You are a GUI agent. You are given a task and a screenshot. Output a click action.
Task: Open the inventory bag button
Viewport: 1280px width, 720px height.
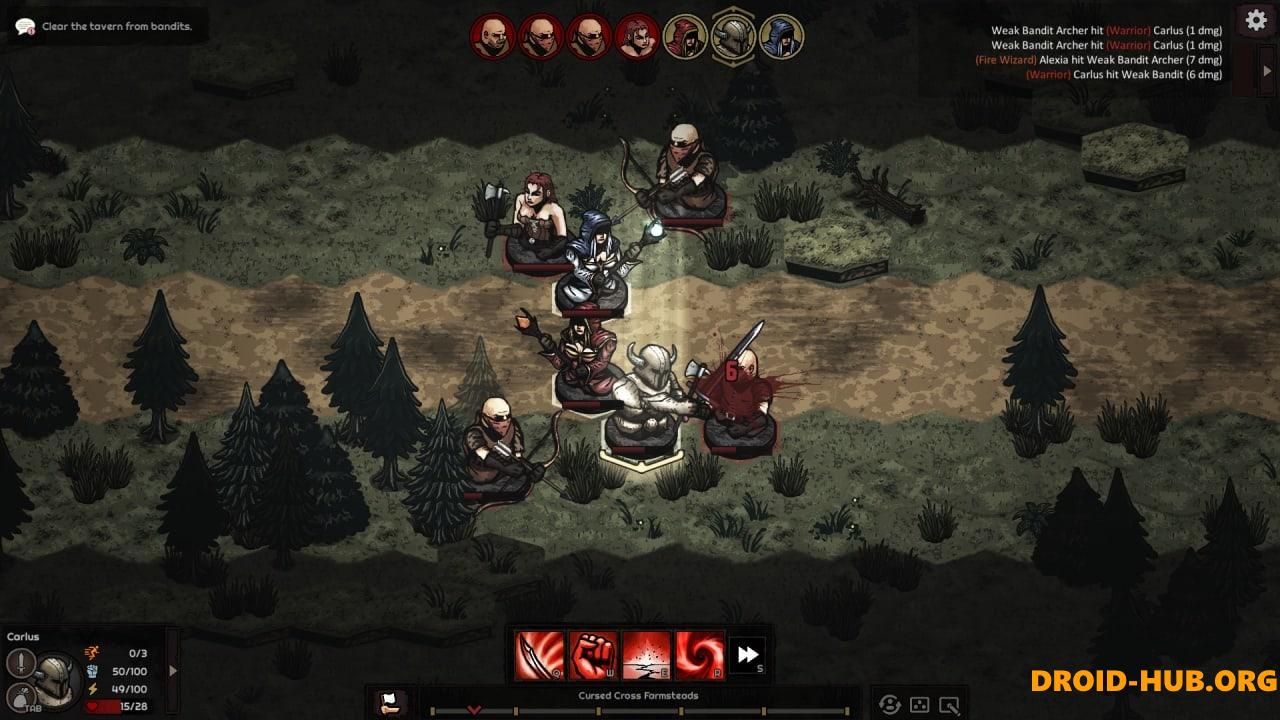pyautogui.click(x=19, y=698)
